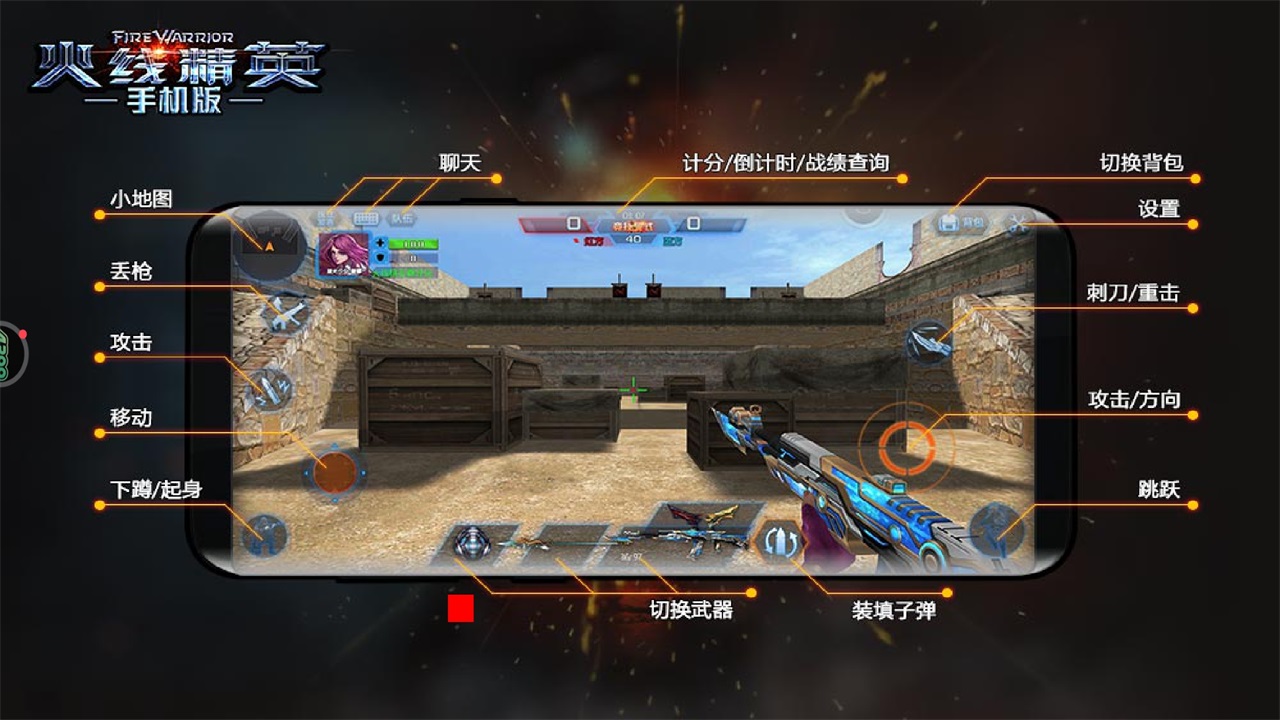
Task: Tap the keyboard chat icon
Action: pos(366,218)
